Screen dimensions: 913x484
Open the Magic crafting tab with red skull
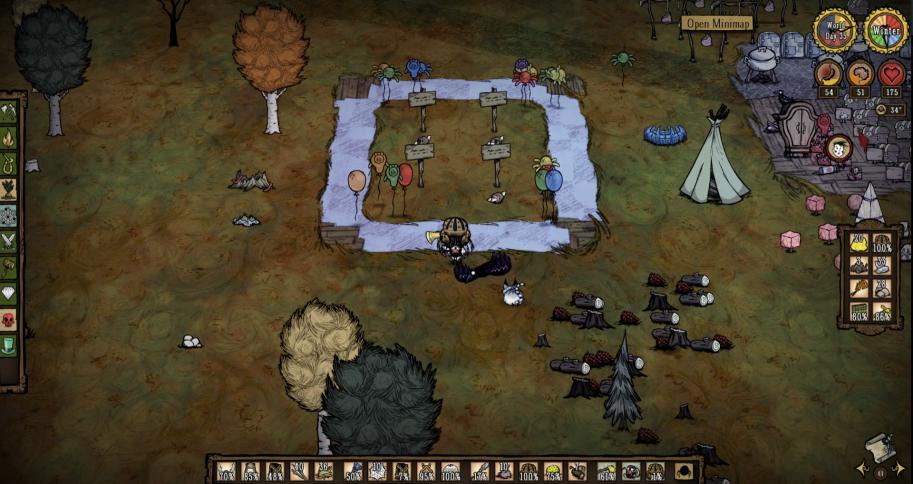point(9,320)
